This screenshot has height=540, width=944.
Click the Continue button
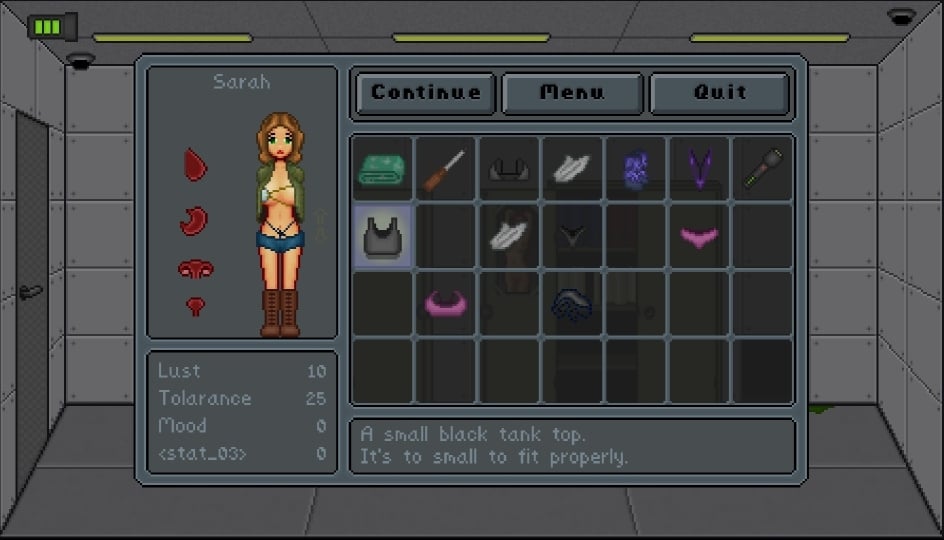426,93
